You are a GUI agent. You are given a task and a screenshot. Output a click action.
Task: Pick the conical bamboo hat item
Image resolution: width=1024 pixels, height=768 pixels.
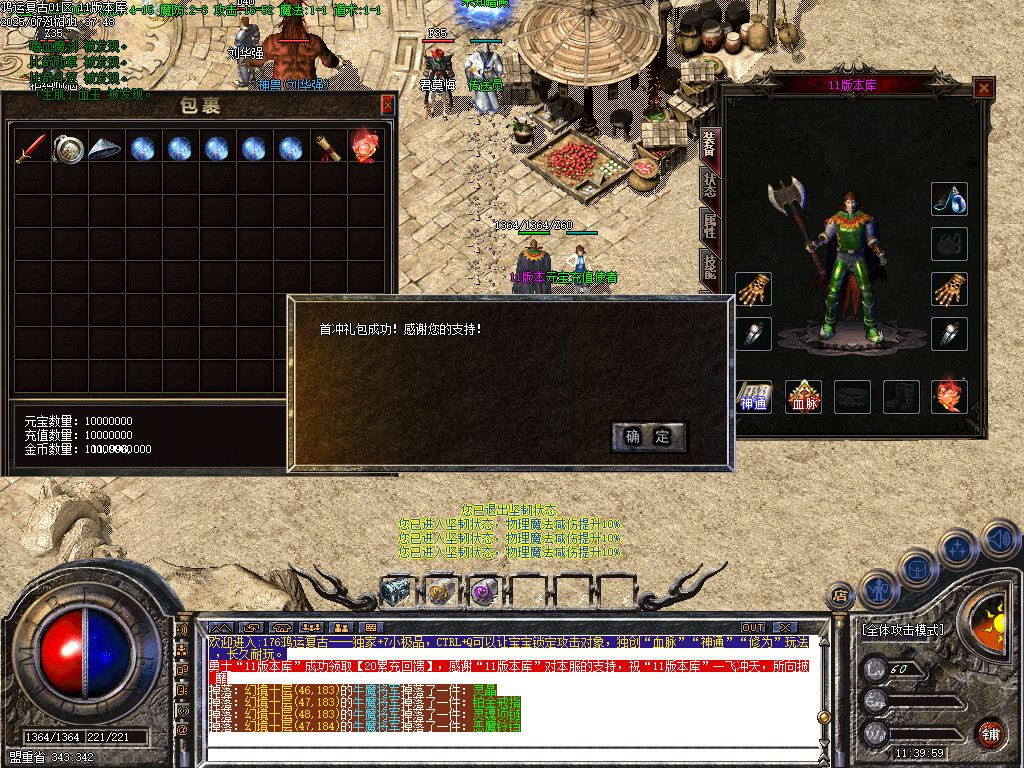point(104,148)
